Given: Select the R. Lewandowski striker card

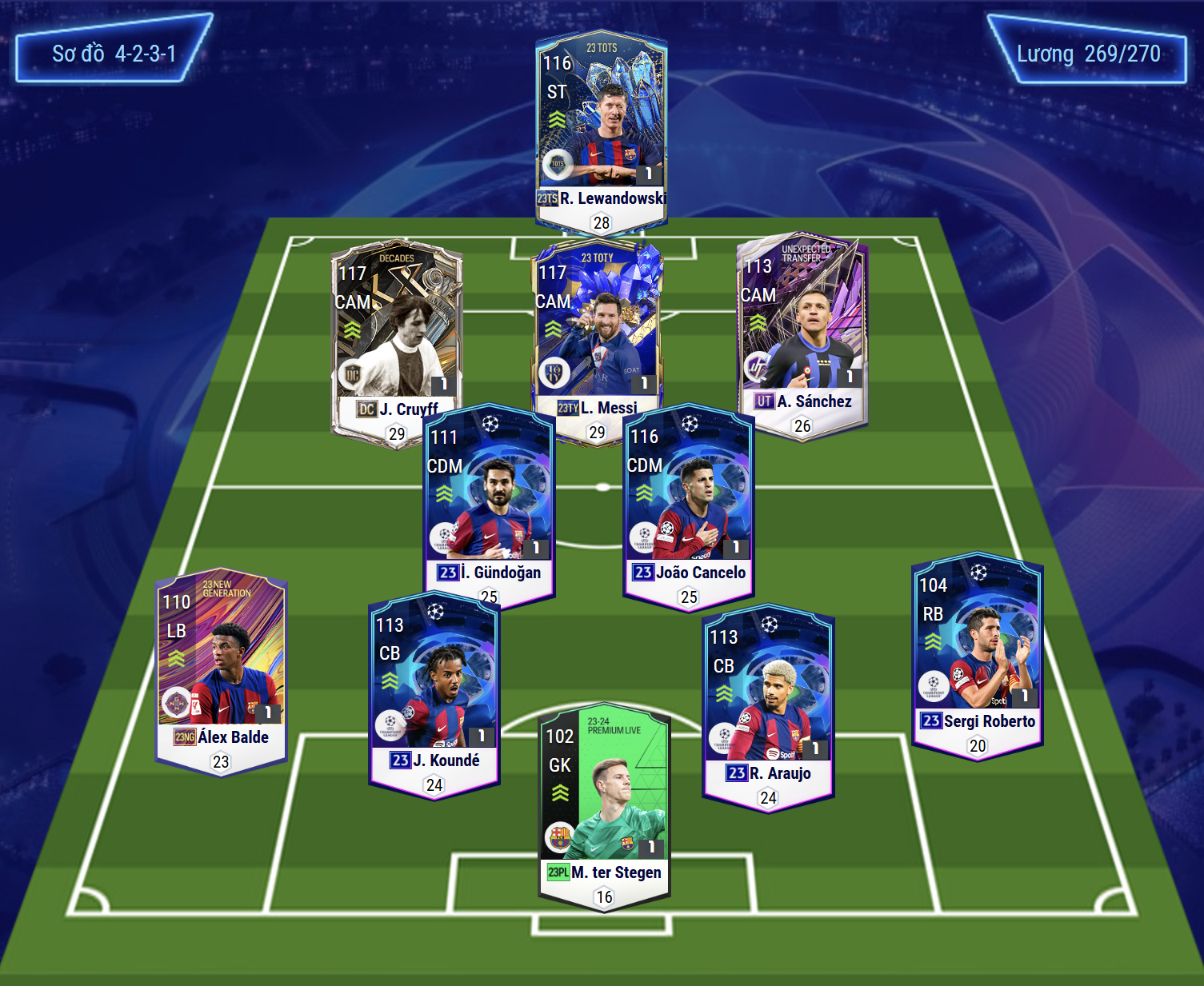Looking at the screenshot, I should click(x=601, y=128).
